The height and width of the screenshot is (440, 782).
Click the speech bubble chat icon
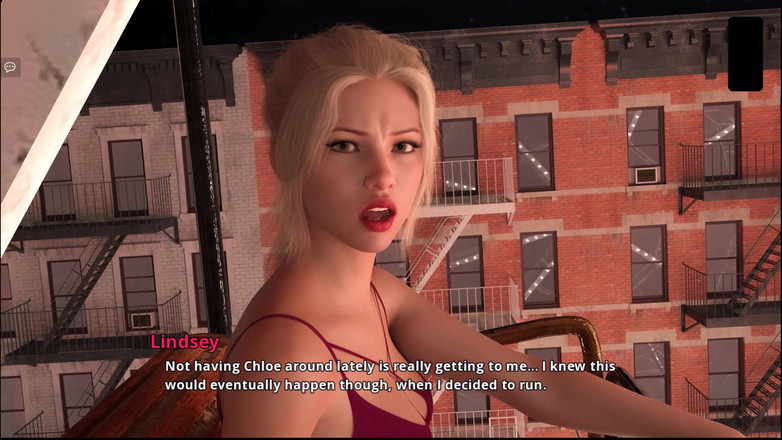[x=10, y=67]
